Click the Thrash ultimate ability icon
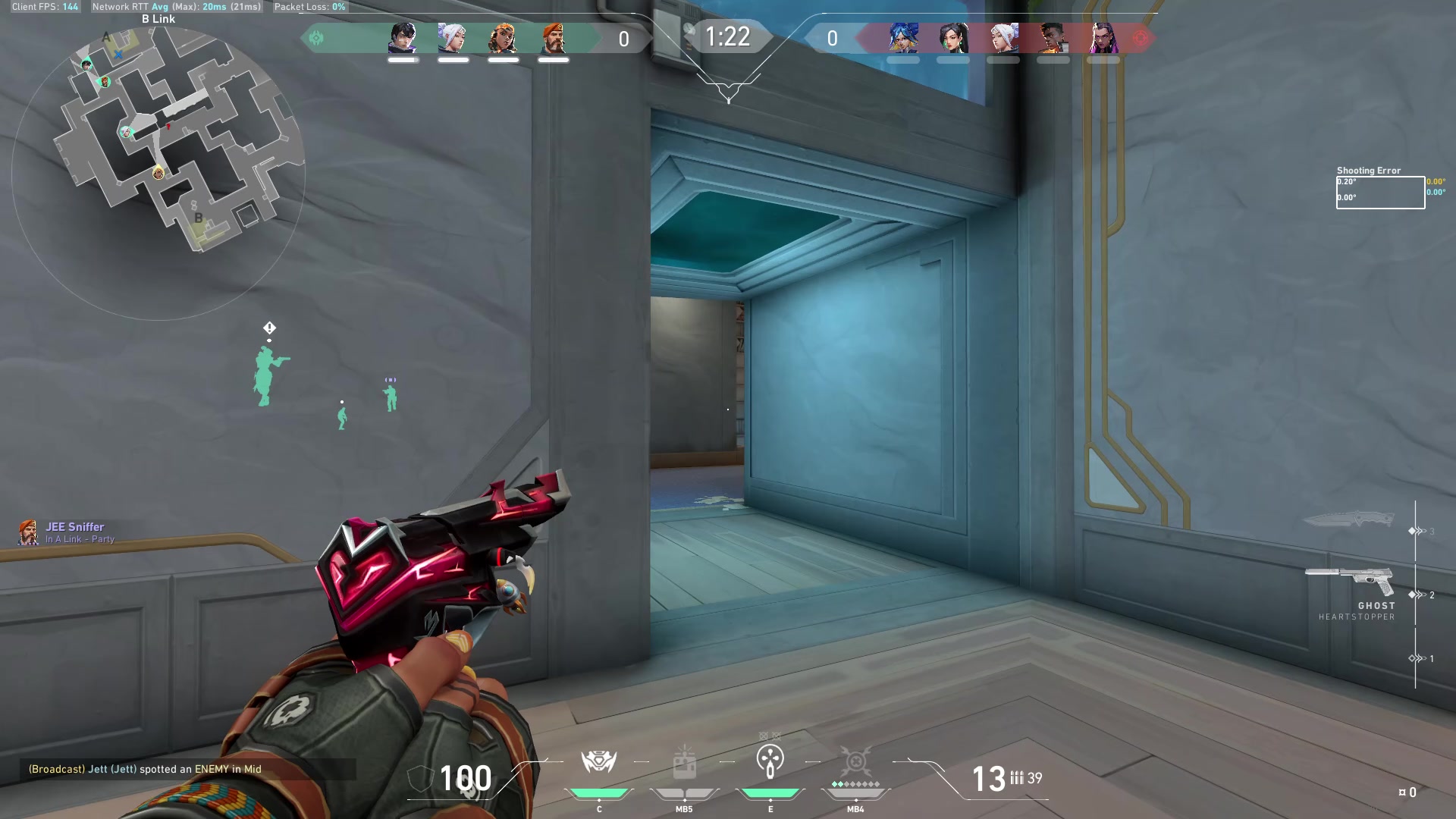 coord(855,759)
